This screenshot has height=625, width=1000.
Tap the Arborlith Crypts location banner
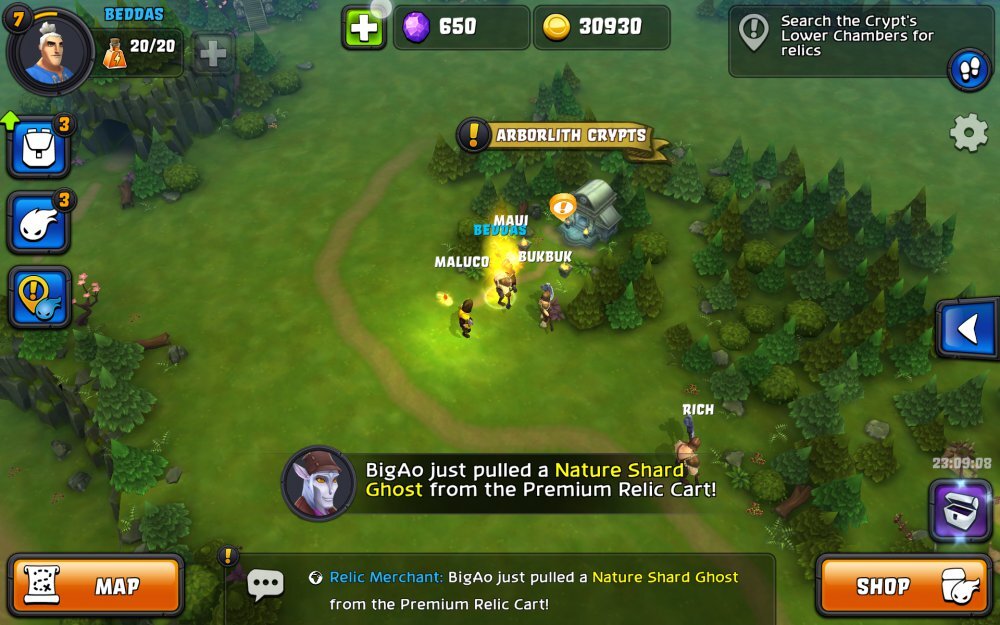[565, 135]
